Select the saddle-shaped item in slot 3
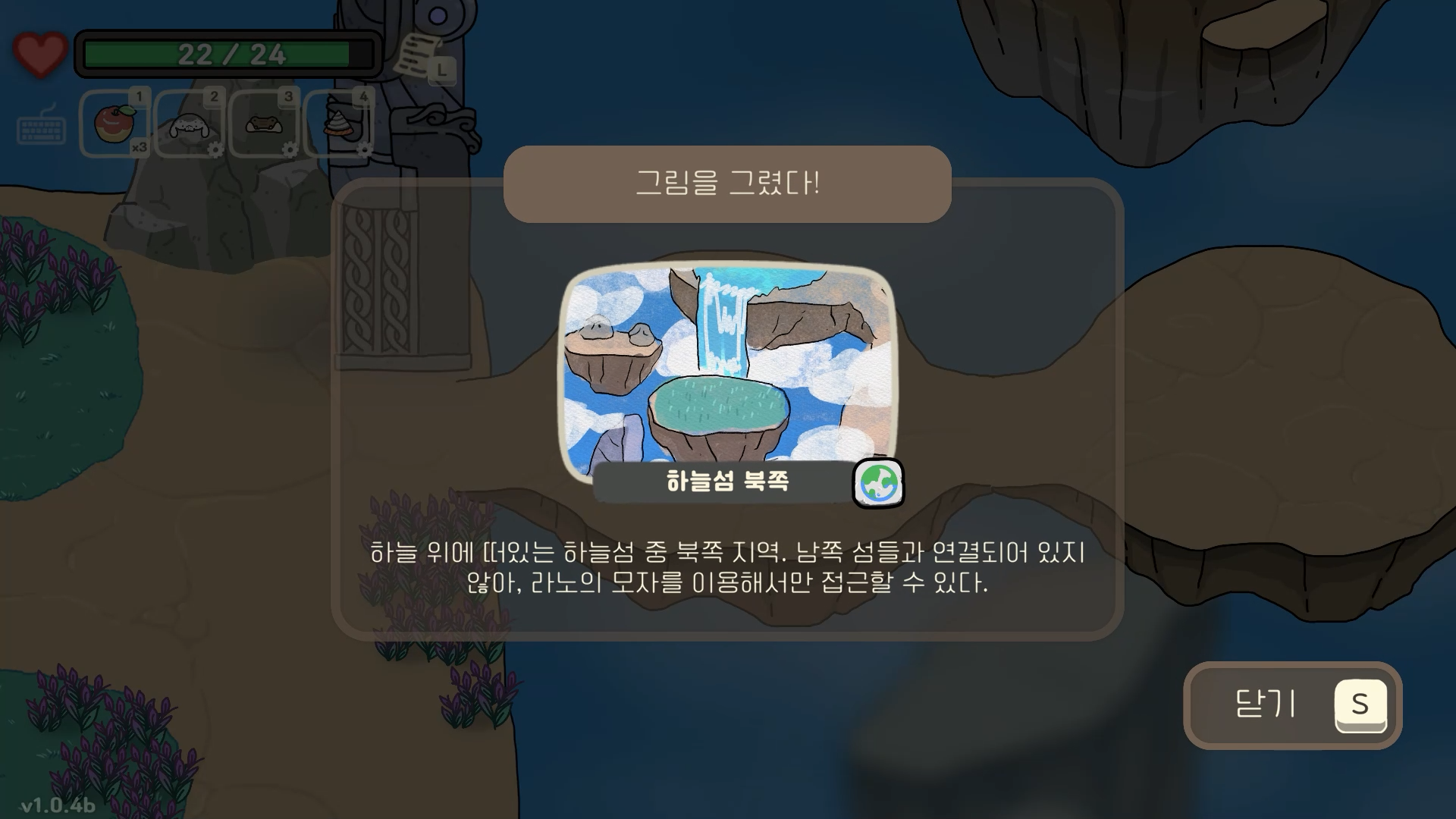1456x819 pixels. coord(264,125)
